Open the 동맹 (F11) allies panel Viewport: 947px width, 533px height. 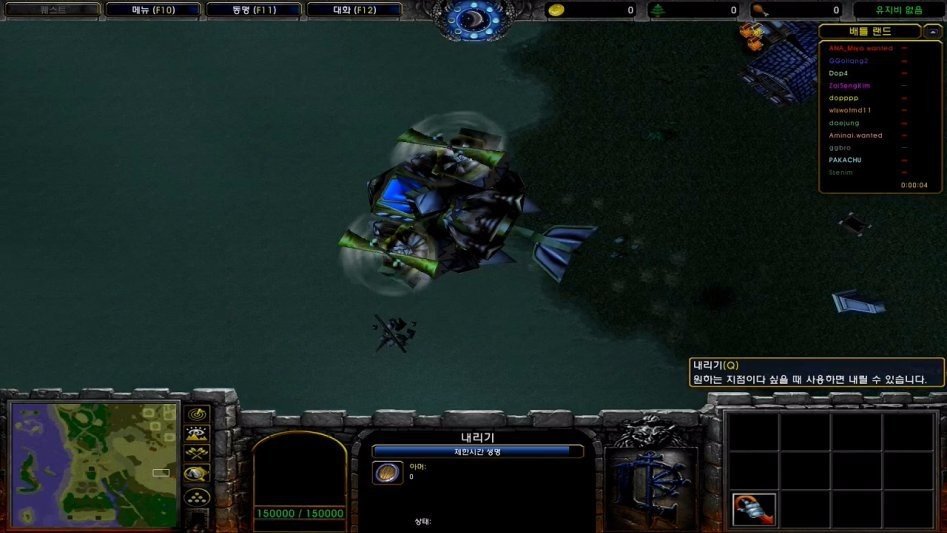click(x=252, y=10)
